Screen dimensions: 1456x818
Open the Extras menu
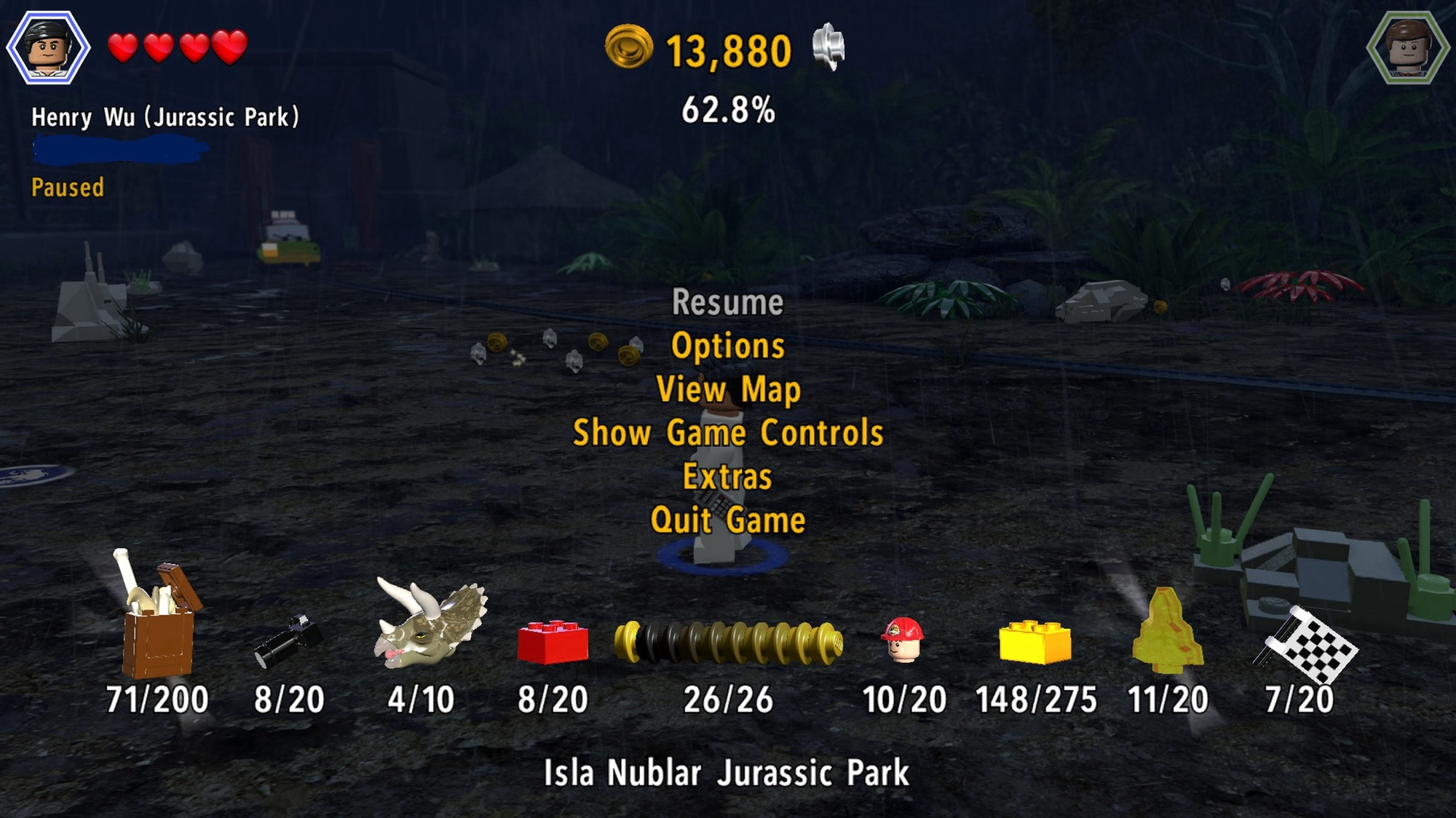pos(727,477)
